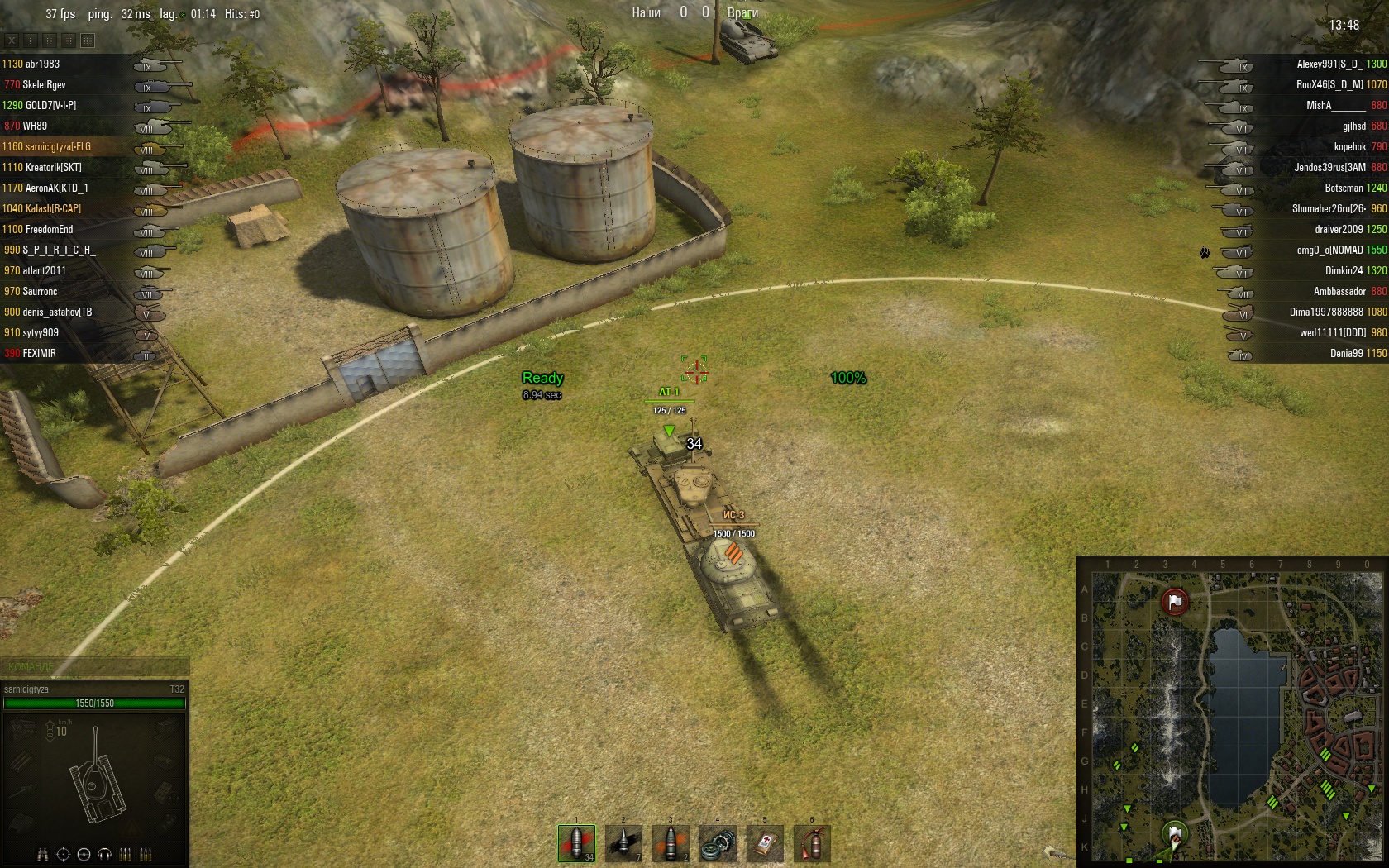Choose enemy Botscman from the enemy list

pyautogui.click(x=1344, y=188)
